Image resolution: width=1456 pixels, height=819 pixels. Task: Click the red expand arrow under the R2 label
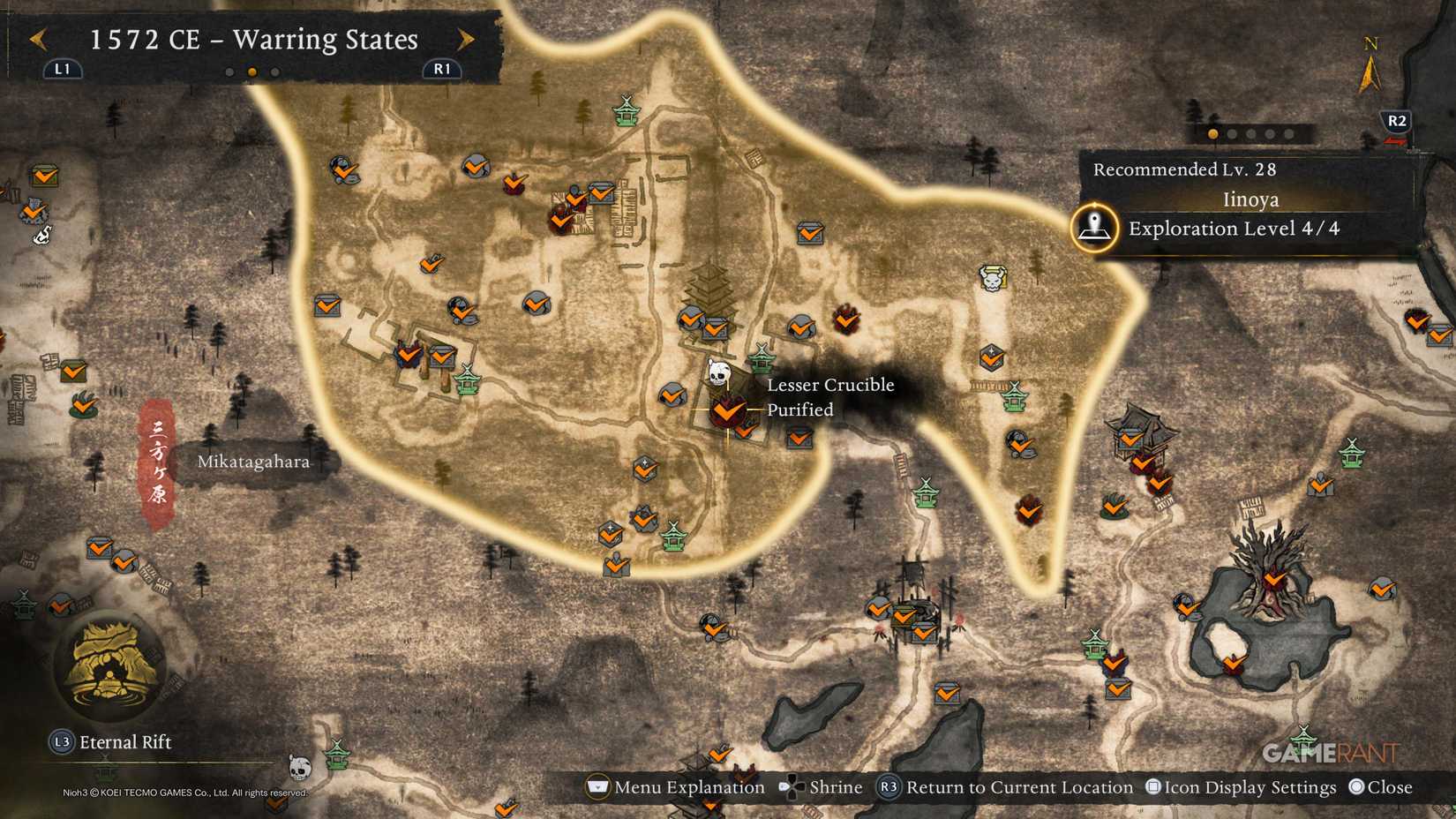1397,141
